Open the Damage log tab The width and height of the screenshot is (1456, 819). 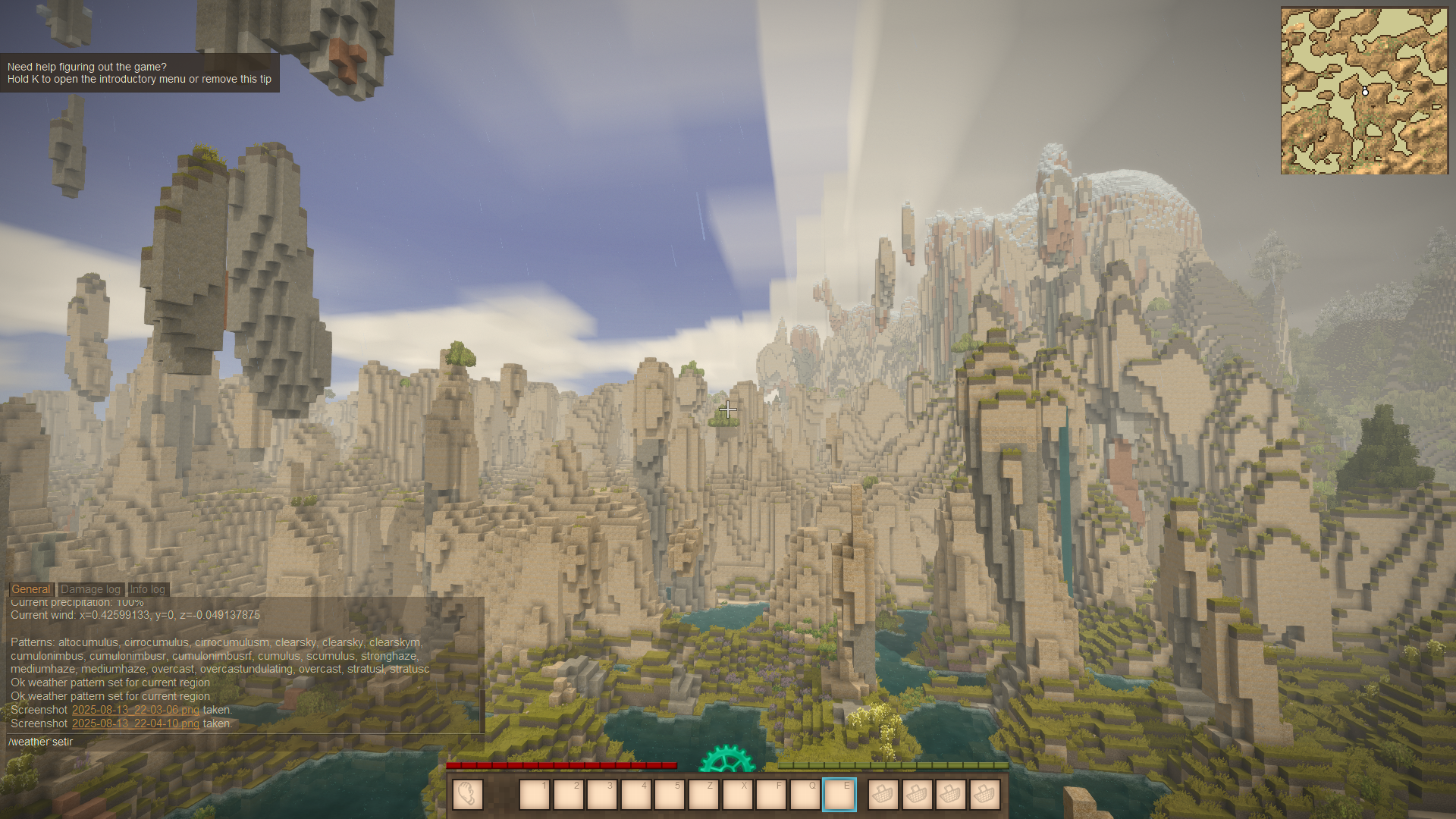pos(90,589)
